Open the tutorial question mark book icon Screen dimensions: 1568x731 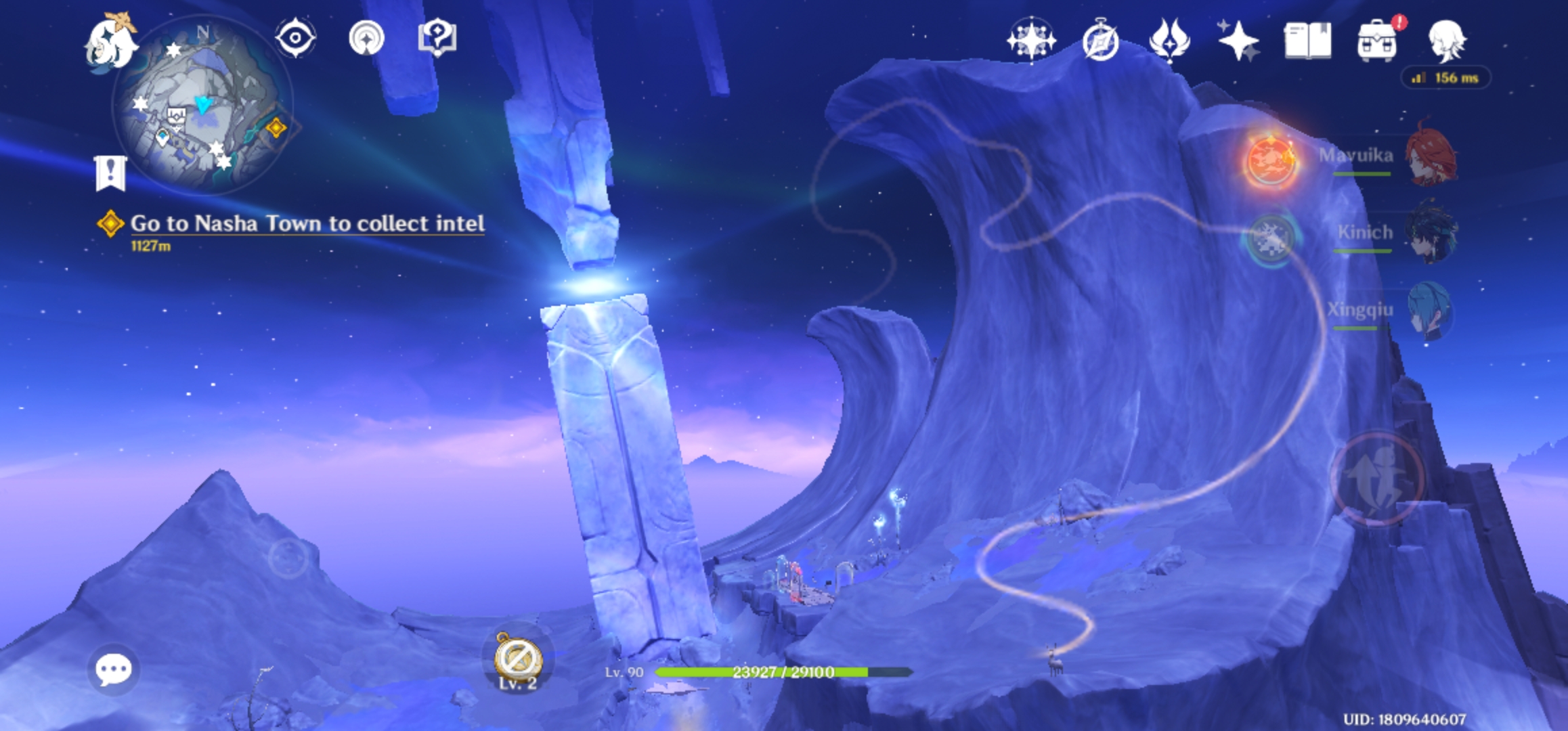click(437, 38)
